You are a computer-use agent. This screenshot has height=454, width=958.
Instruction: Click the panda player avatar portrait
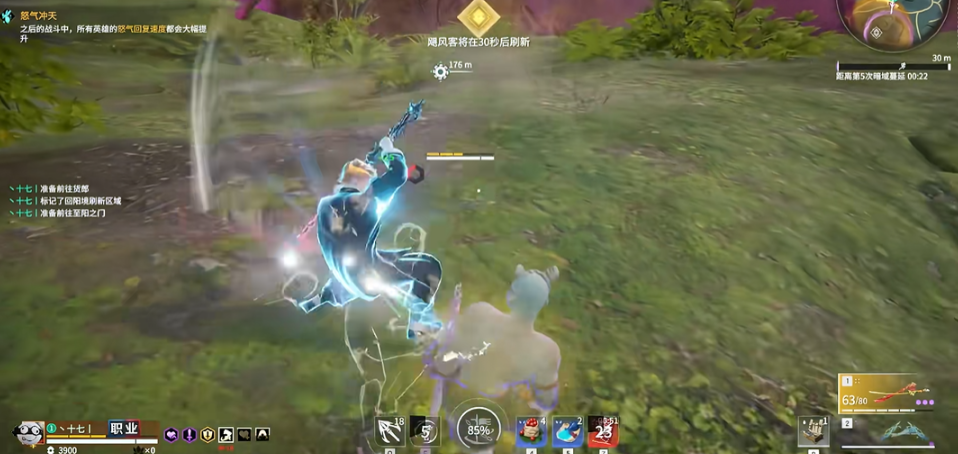tap(26, 433)
